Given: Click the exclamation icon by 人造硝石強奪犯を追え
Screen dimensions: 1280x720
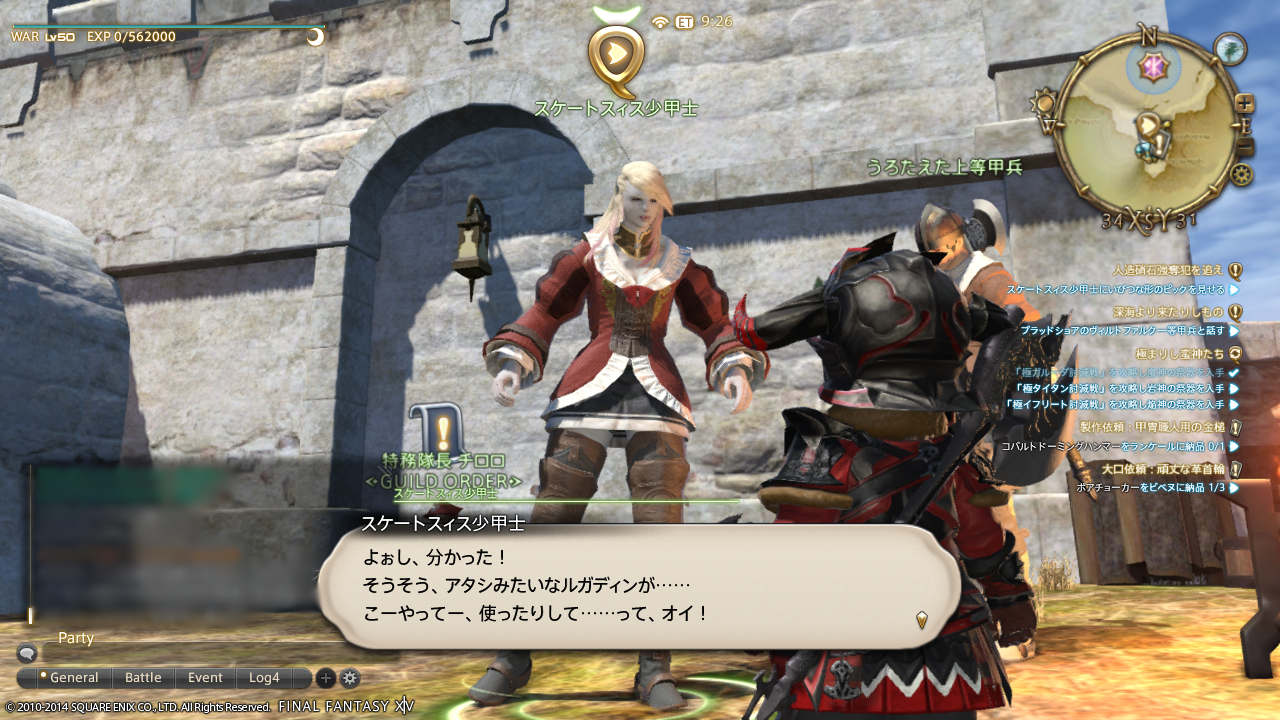Looking at the screenshot, I should [x=1235, y=270].
